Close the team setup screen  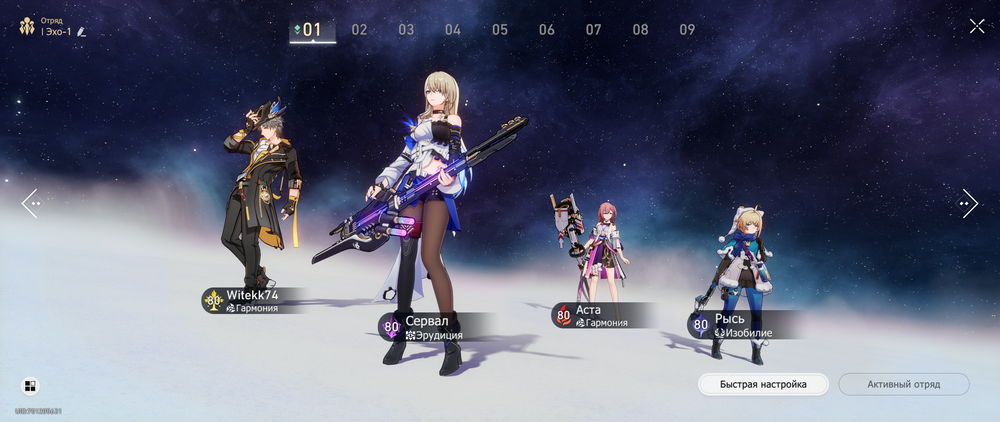[977, 26]
